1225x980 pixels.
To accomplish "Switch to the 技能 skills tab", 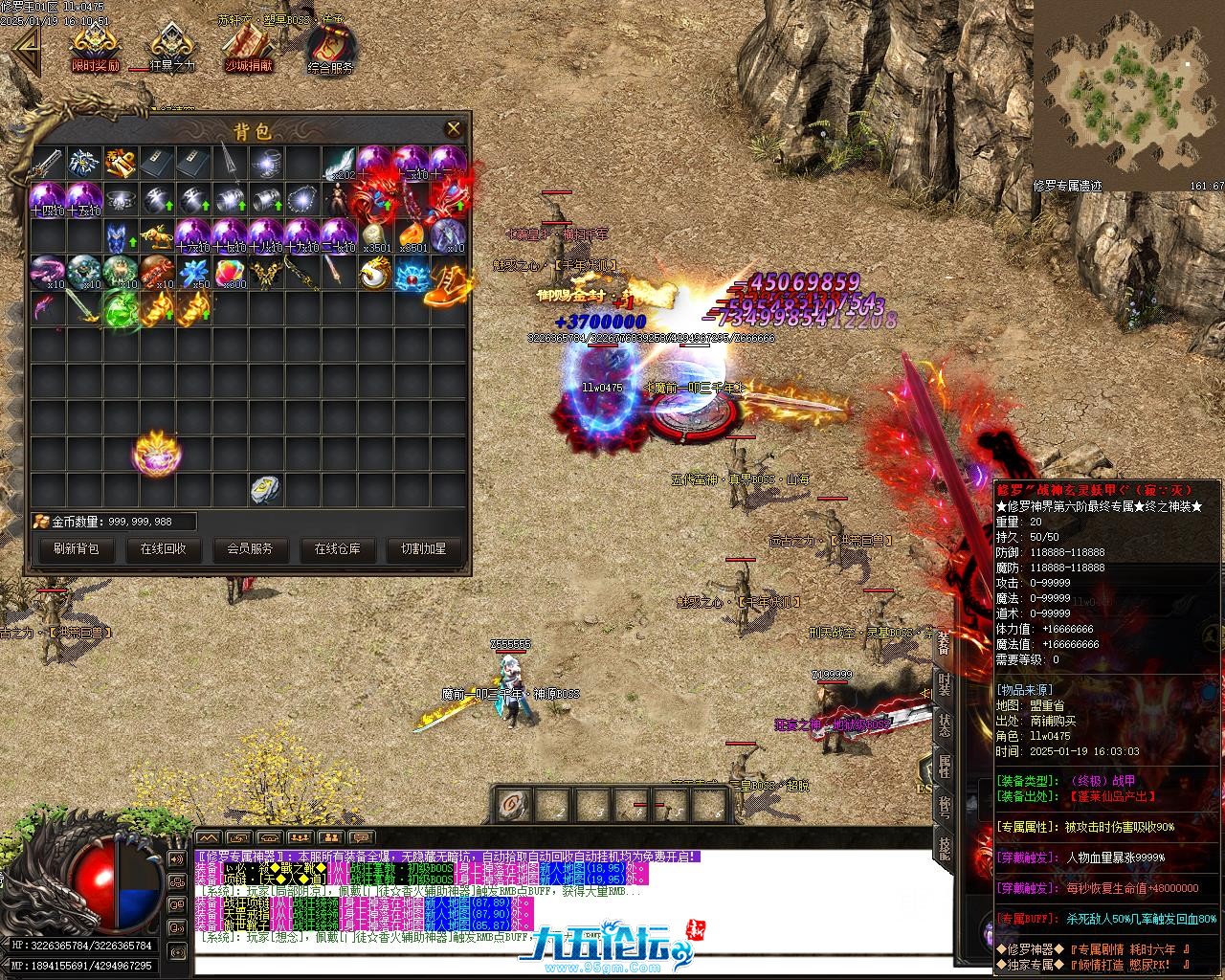I will (944, 847).
